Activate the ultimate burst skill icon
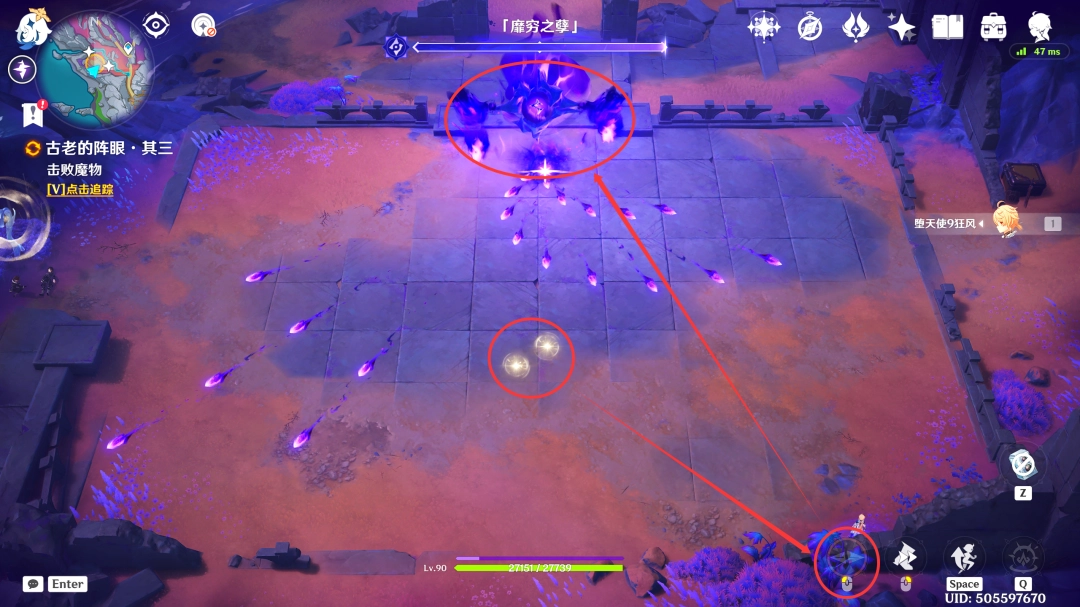The height and width of the screenshot is (607, 1080). click(x=1023, y=557)
